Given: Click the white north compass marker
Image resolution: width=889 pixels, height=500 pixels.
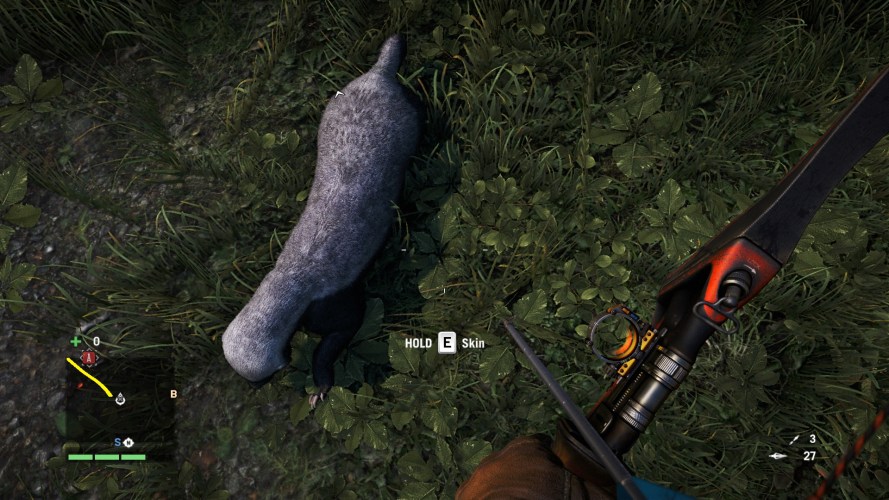Looking at the screenshot, I should tap(127, 442).
